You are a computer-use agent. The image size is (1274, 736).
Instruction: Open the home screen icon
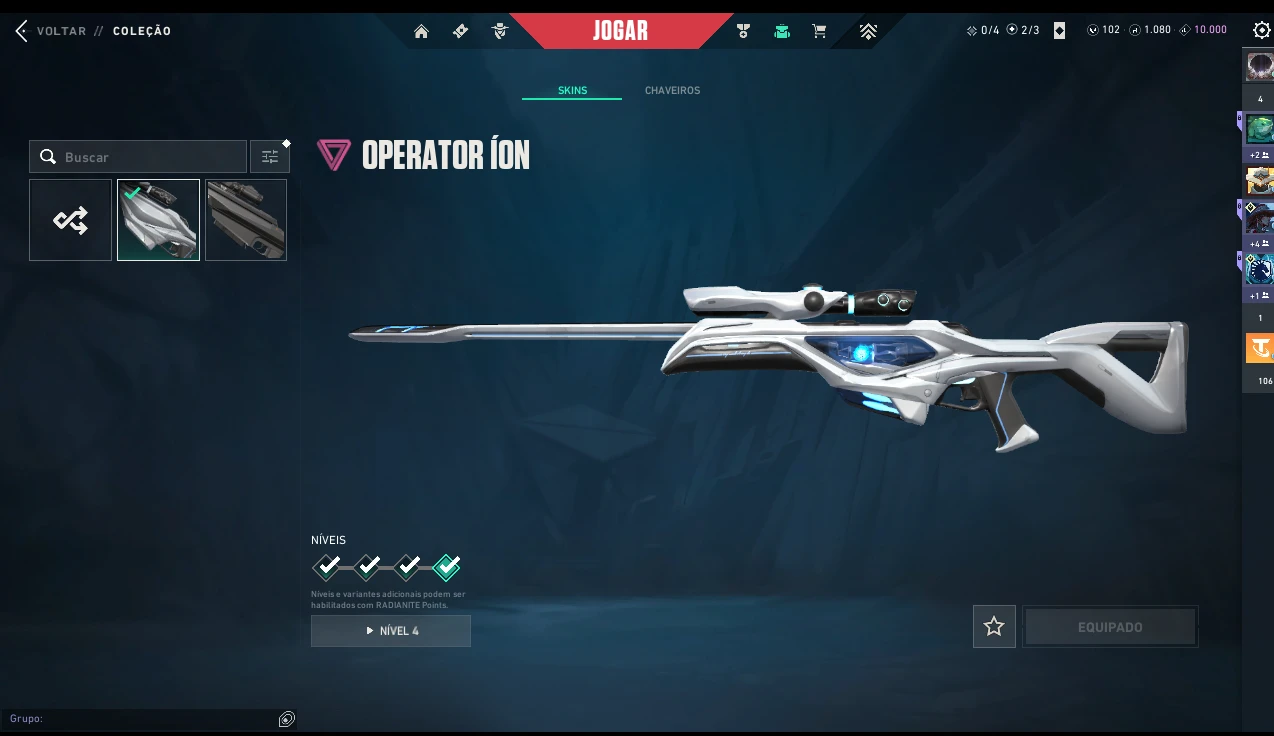[421, 31]
